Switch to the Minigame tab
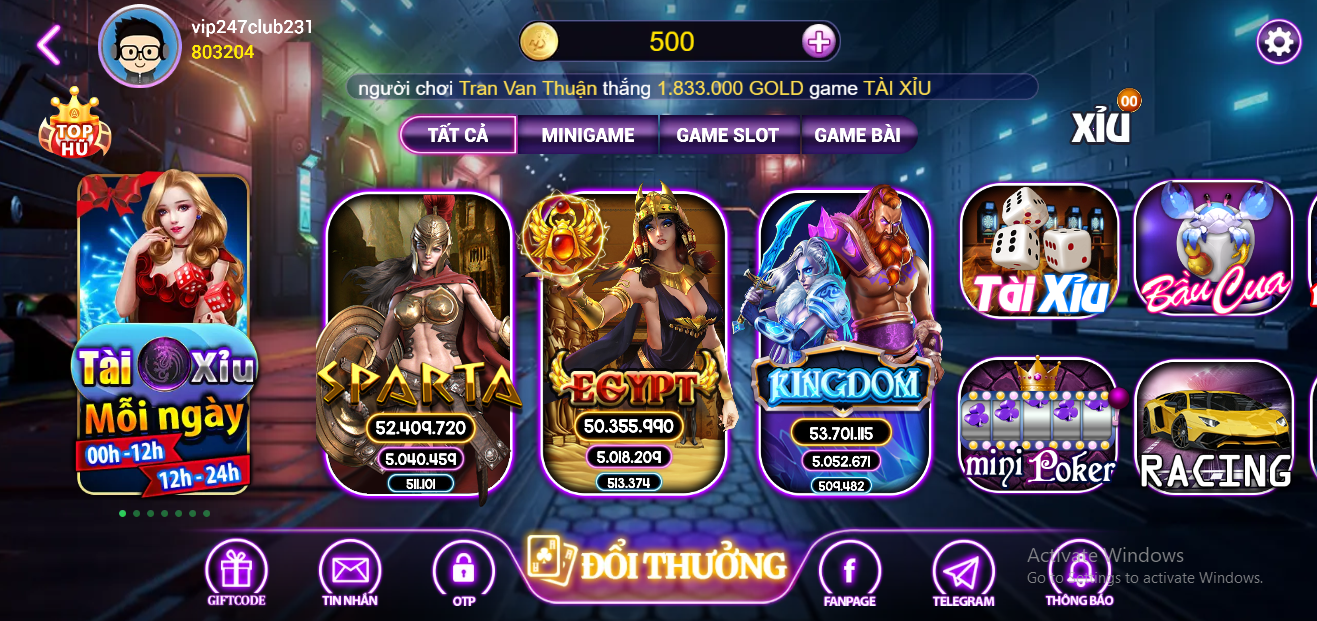The width and height of the screenshot is (1317, 621). (x=587, y=135)
